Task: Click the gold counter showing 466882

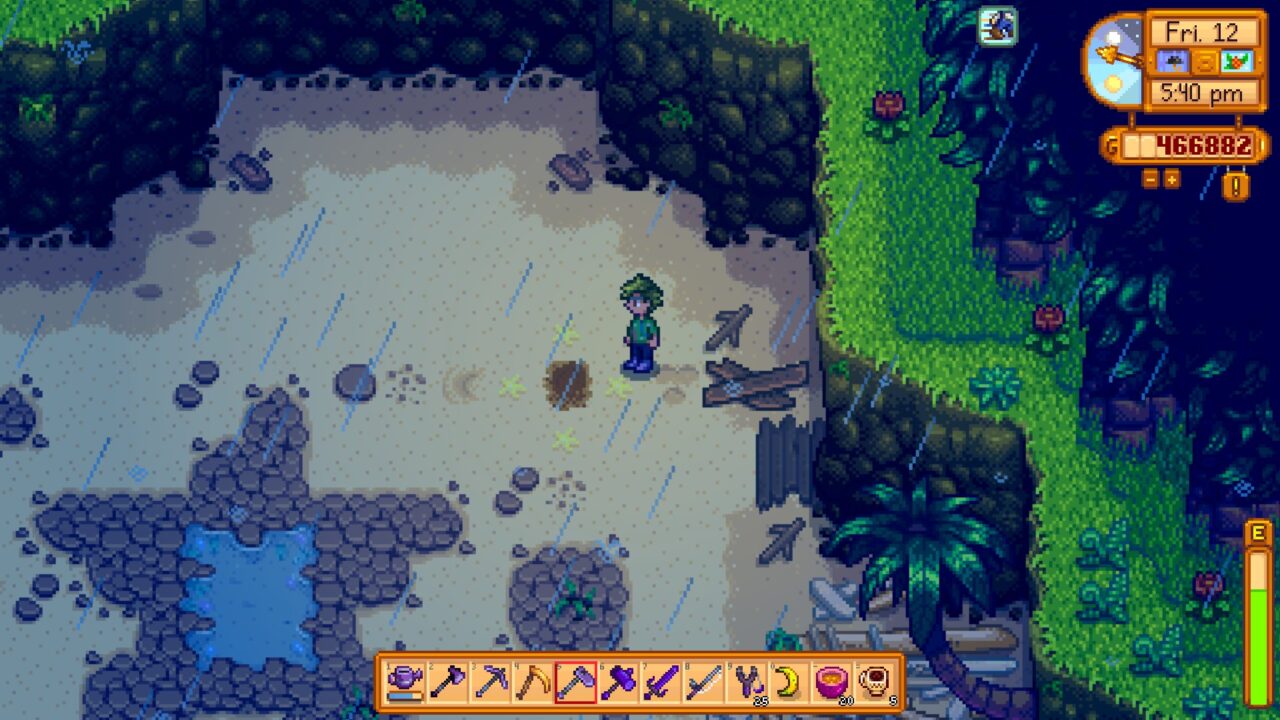Action: 1195,143
